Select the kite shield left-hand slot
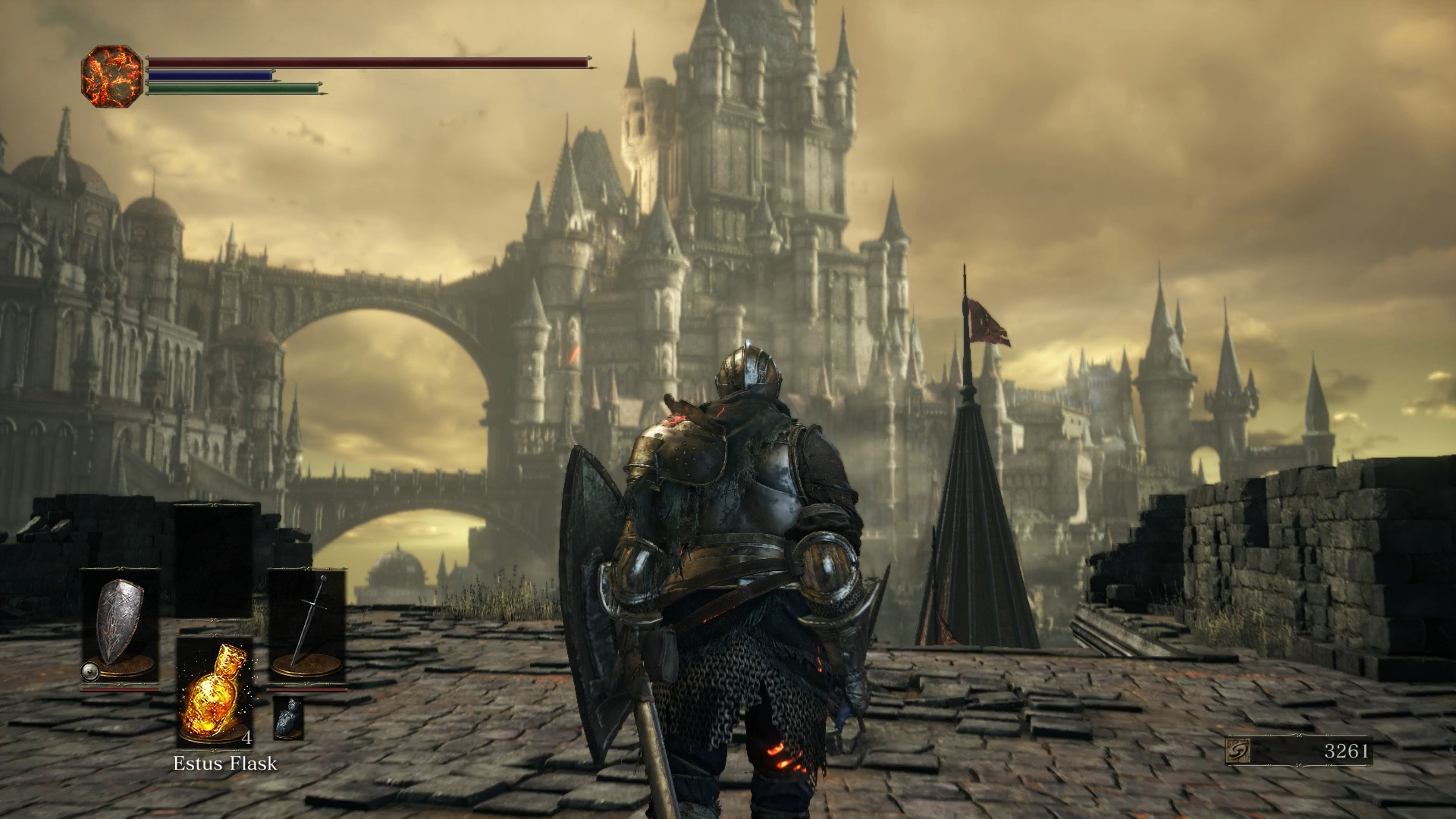The image size is (1456, 819). [120, 626]
